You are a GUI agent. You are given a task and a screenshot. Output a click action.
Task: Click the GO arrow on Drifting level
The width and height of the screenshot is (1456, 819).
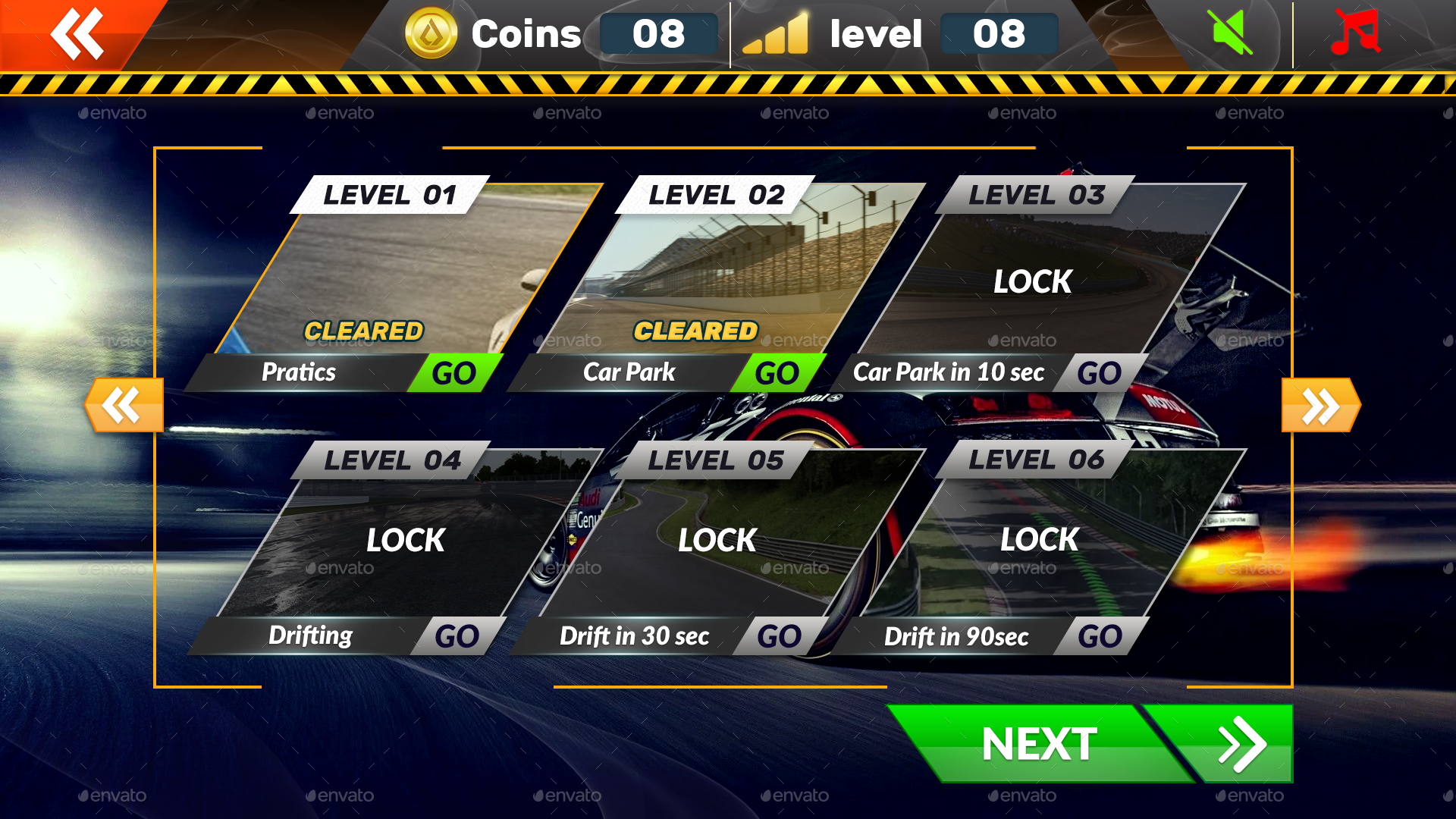coord(460,635)
